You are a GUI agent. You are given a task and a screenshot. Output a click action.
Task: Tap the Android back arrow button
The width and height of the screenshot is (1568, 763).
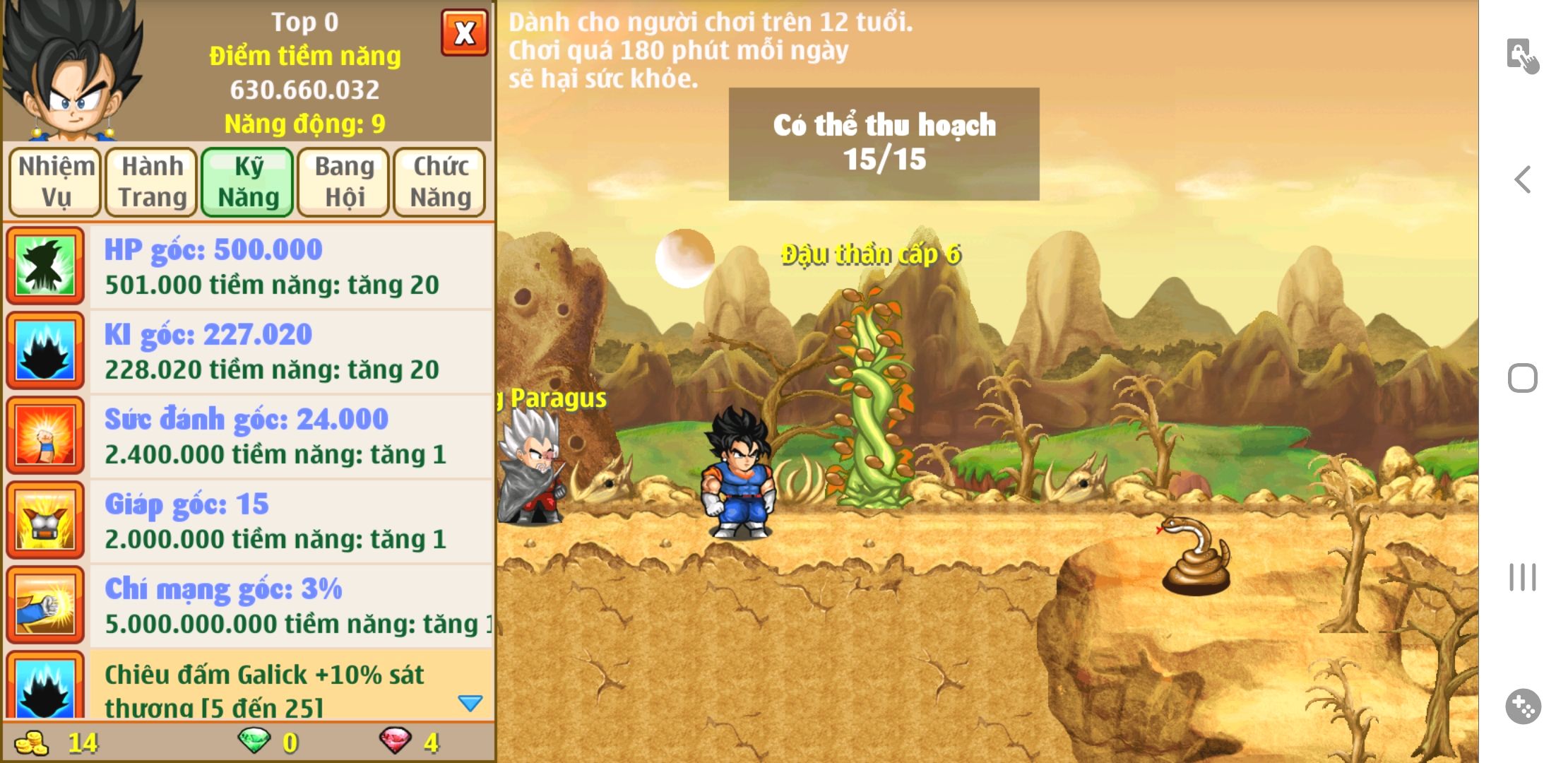click(x=1523, y=179)
